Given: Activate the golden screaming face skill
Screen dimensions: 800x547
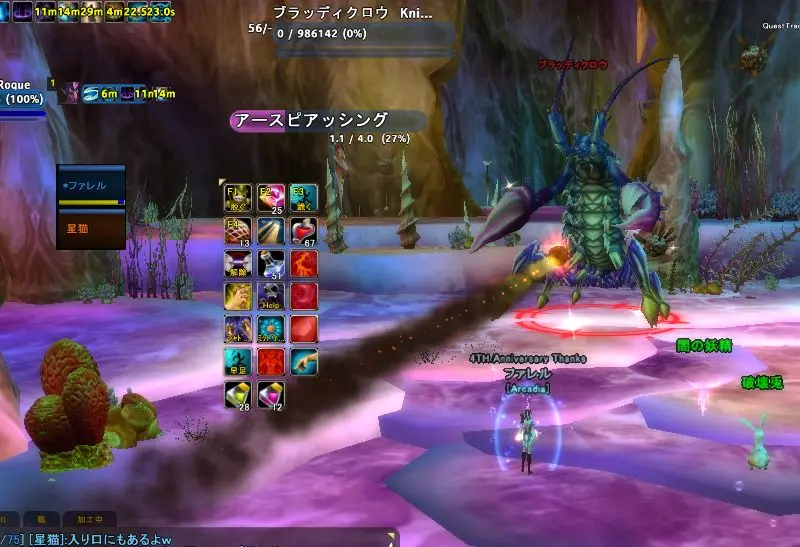Looking at the screenshot, I should coord(238,296).
